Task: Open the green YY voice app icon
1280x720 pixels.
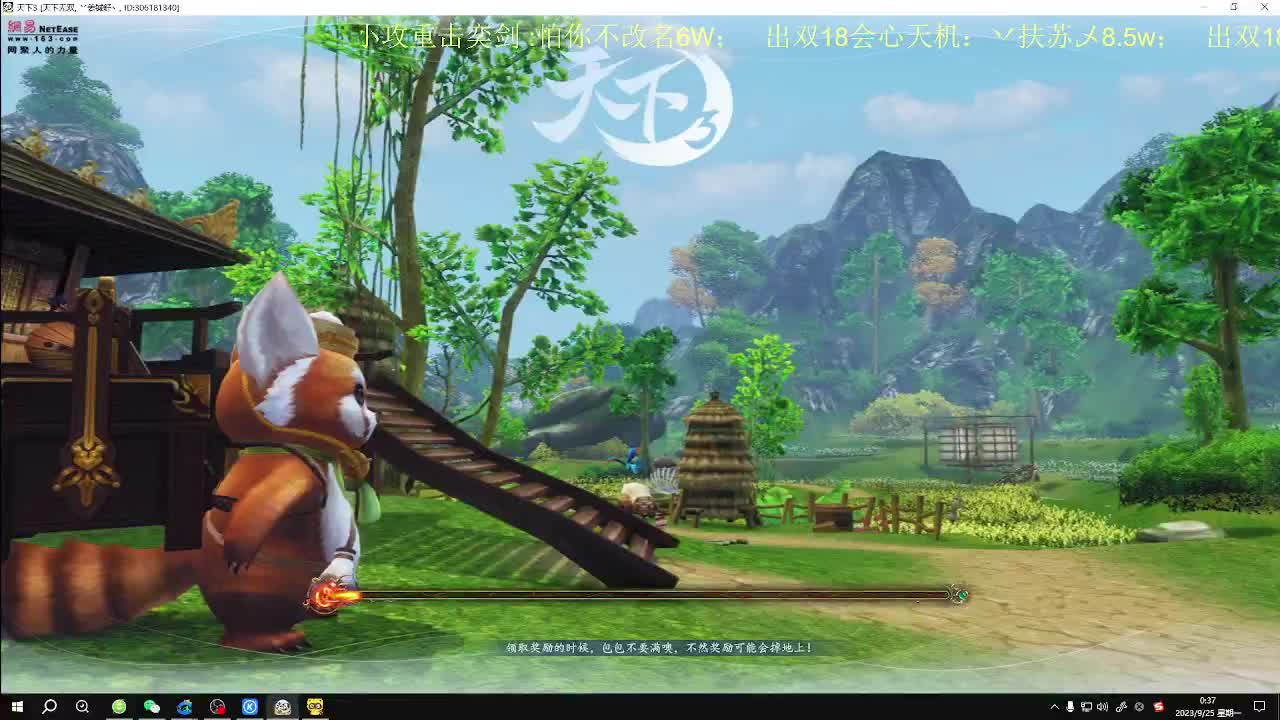Action: (x=119, y=706)
